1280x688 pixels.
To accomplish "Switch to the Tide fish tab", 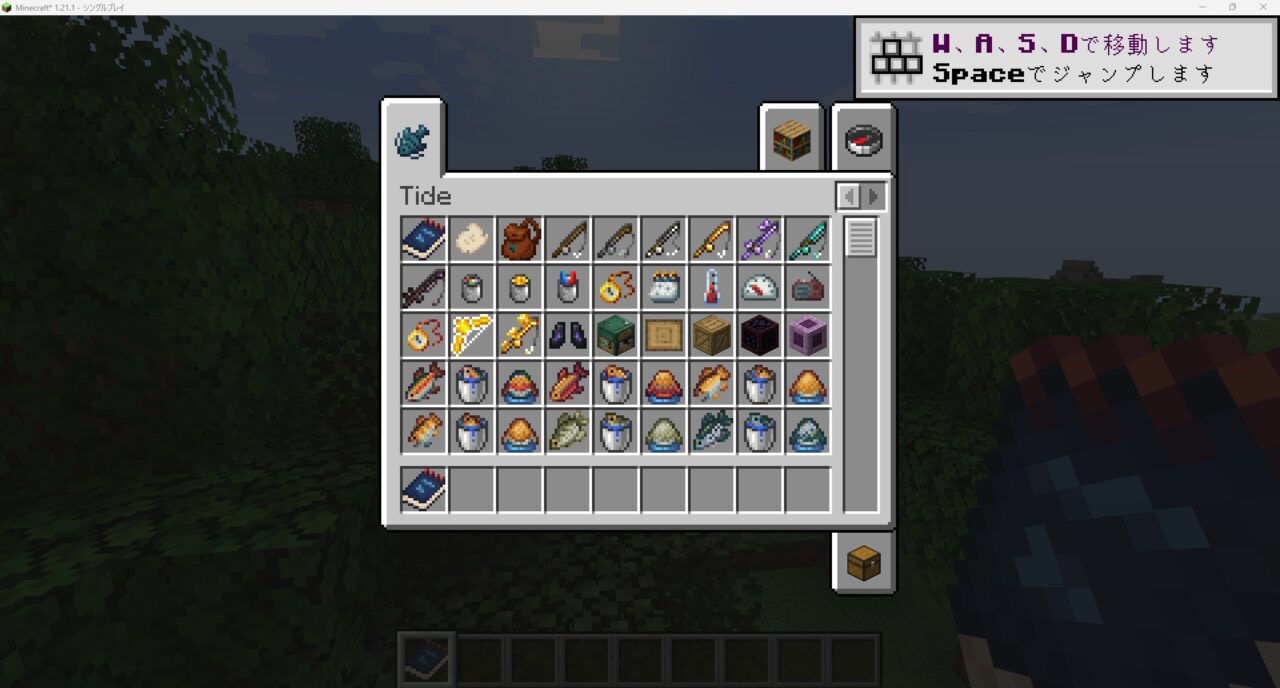I will coord(412,140).
